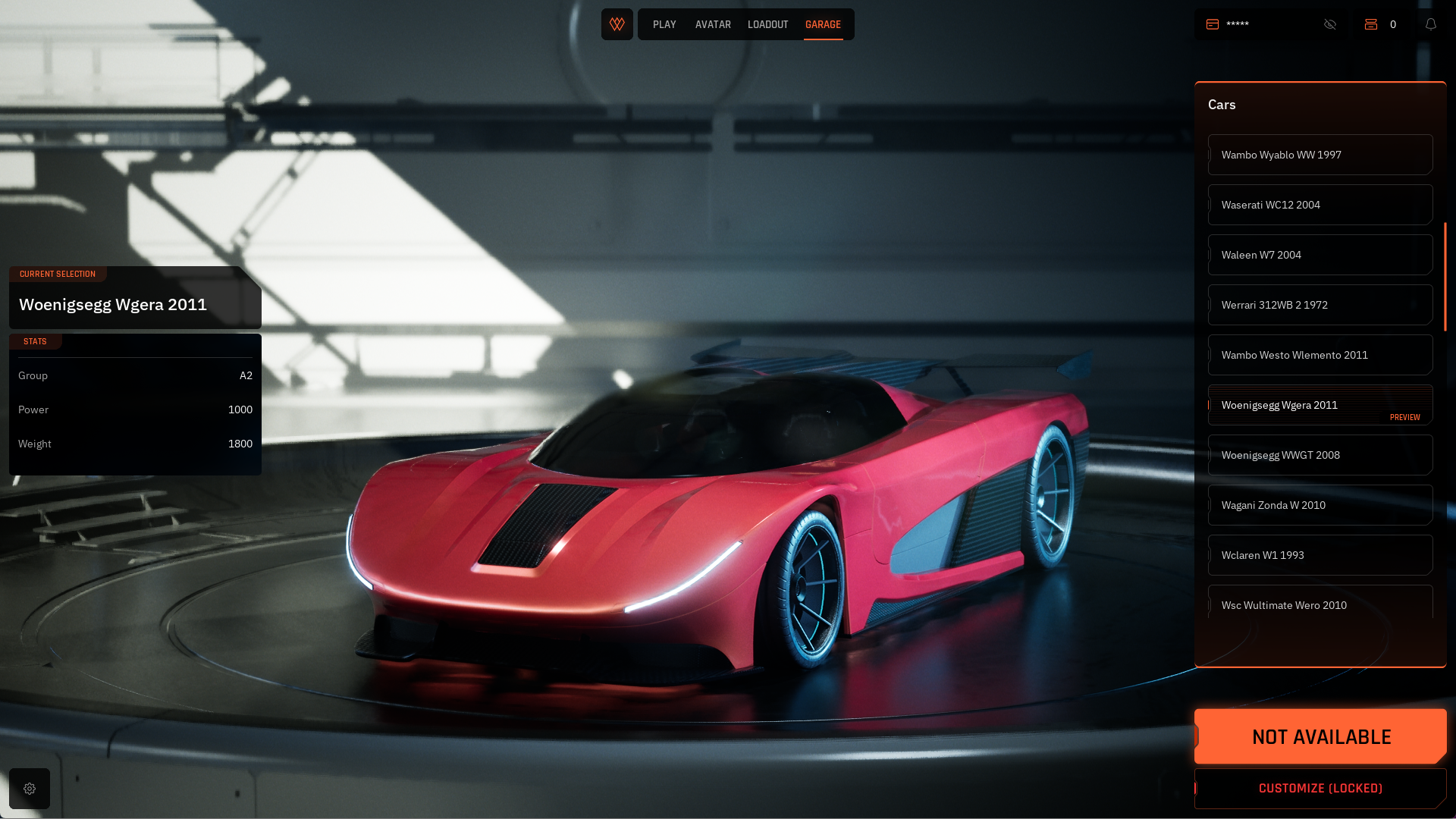Choose Wambo Wyablo WW 1997 from list

(x=1319, y=155)
